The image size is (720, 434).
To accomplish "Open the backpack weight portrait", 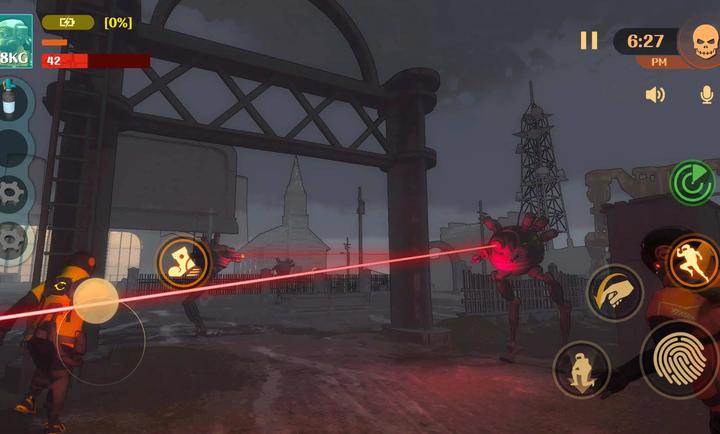I will point(16,41).
